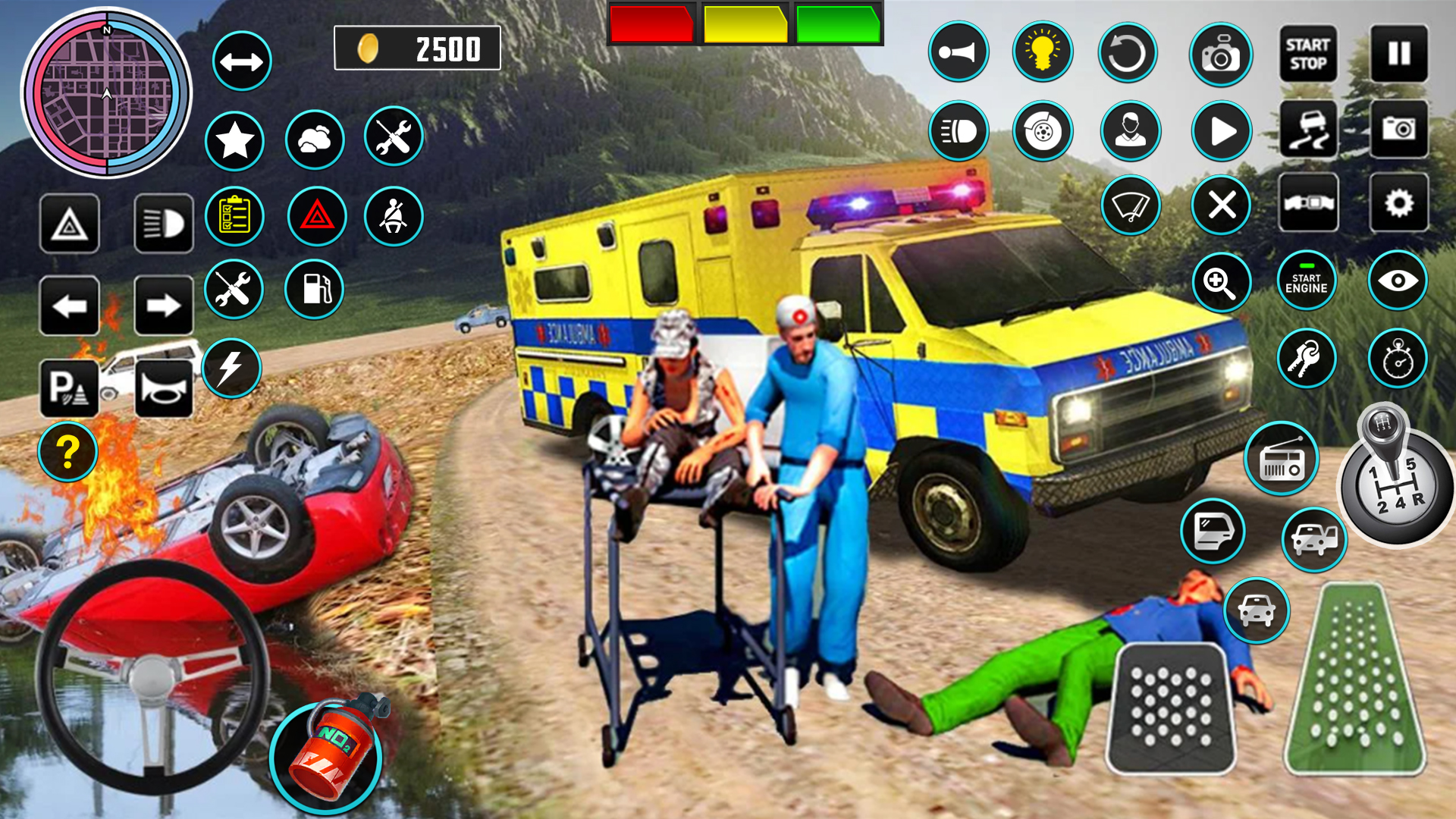Enable the hazard warning triangle lights
This screenshot has width=1456, height=819.
tap(318, 217)
